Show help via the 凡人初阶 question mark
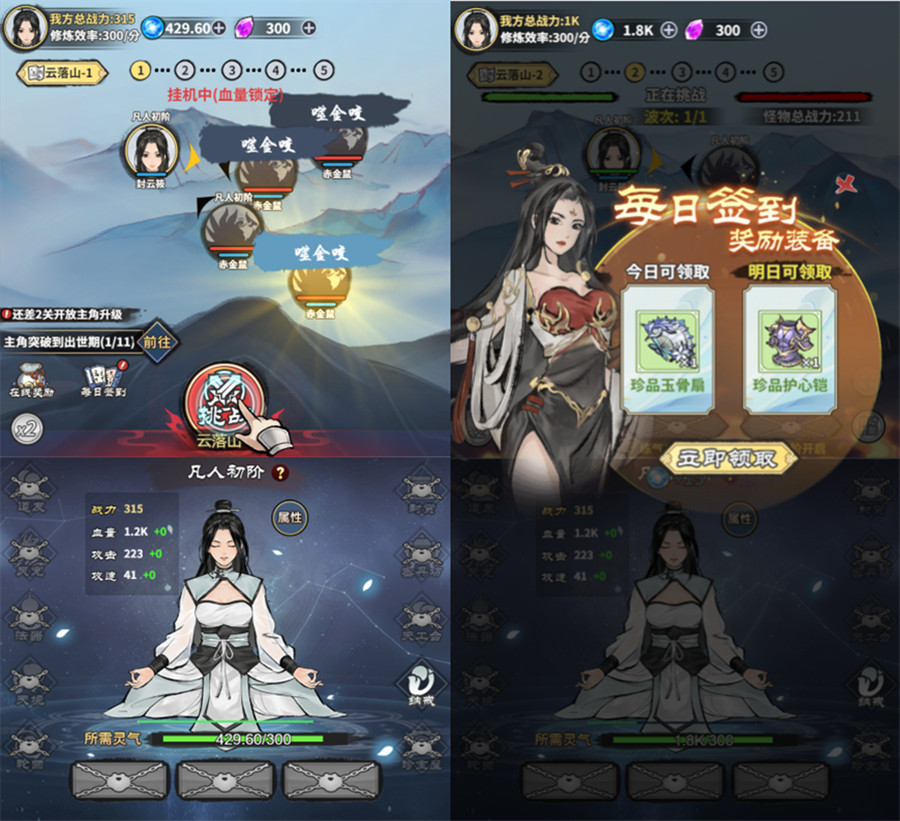The width and height of the screenshot is (900, 821). [281, 473]
